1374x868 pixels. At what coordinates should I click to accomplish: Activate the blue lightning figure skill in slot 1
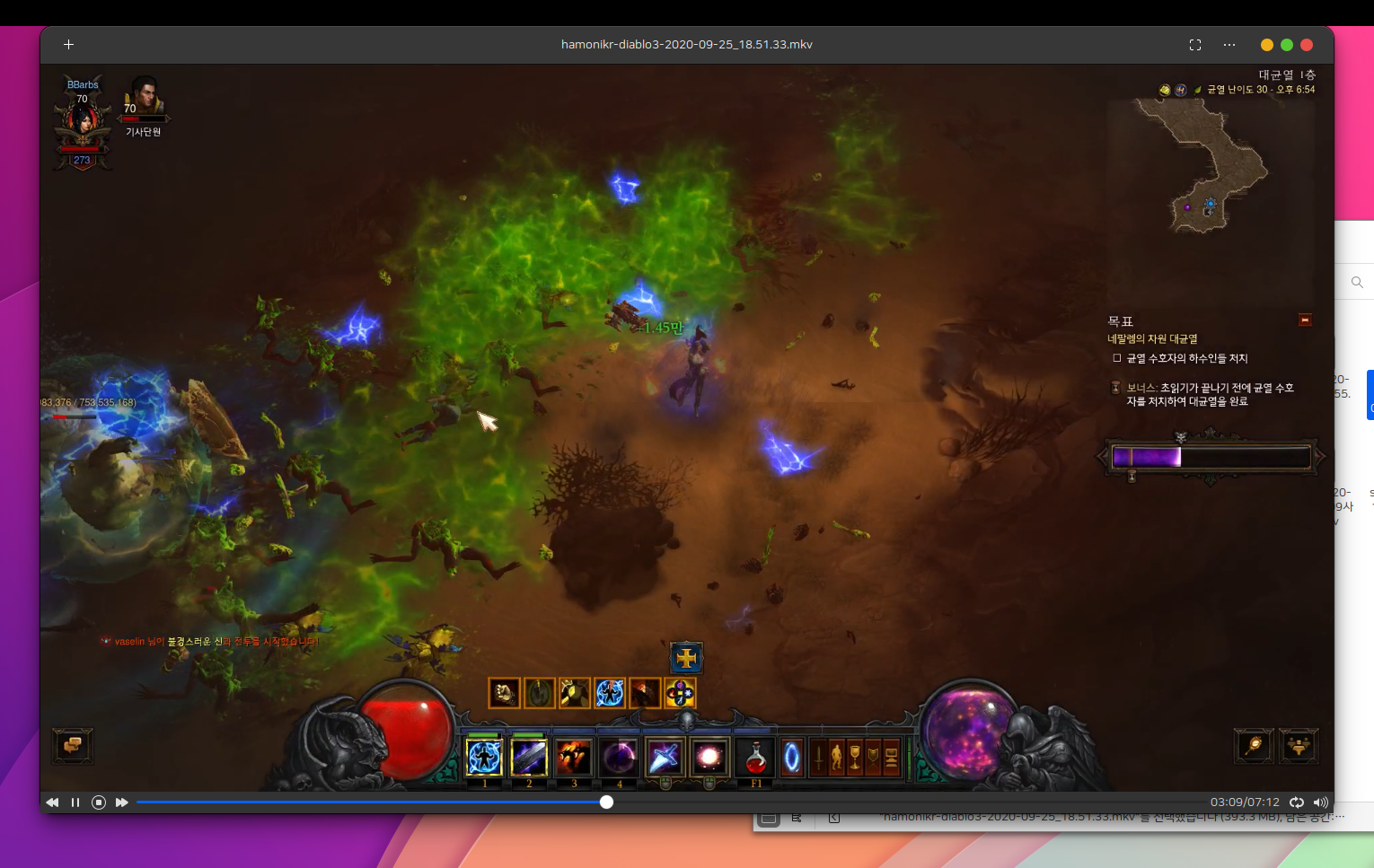point(484,758)
